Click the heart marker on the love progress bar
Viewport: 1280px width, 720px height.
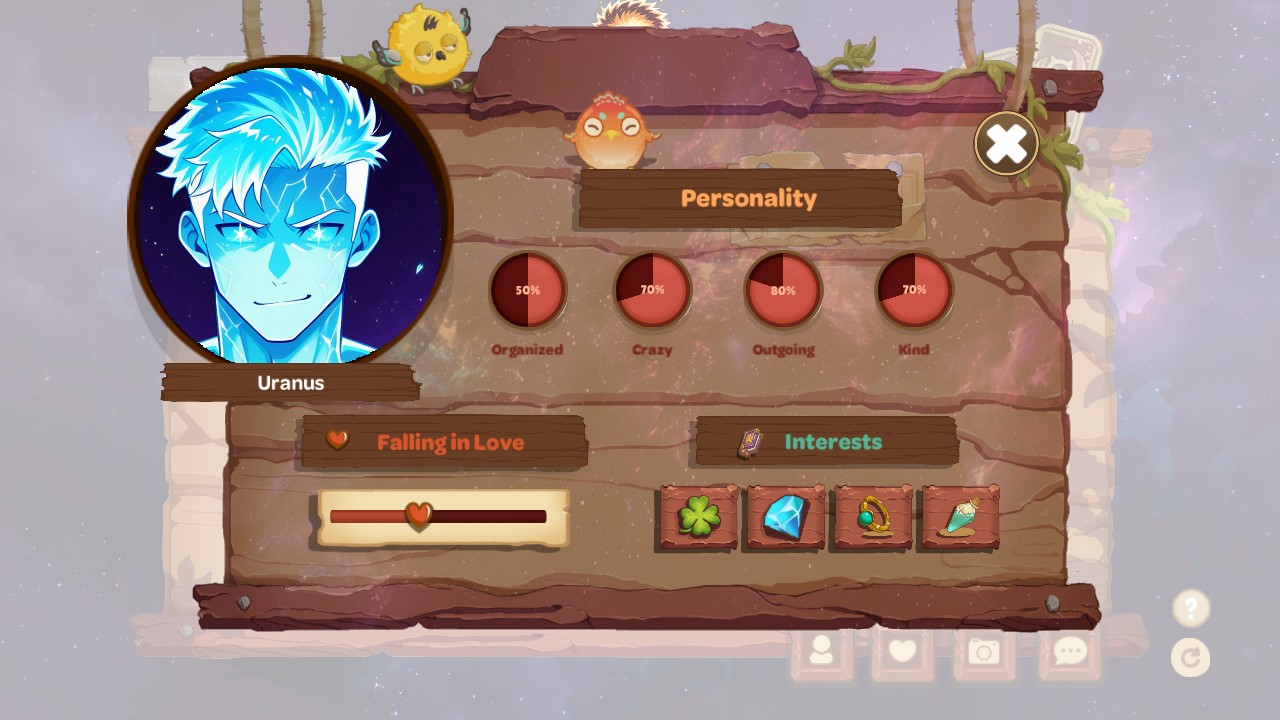click(416, 516)
